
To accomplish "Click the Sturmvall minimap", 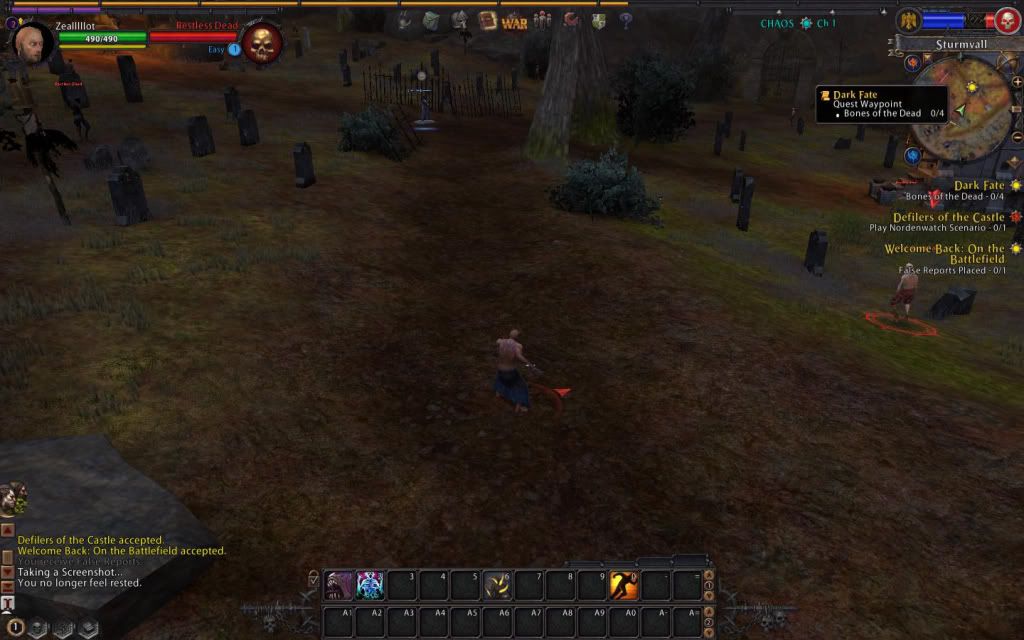I will pos(961,108).
